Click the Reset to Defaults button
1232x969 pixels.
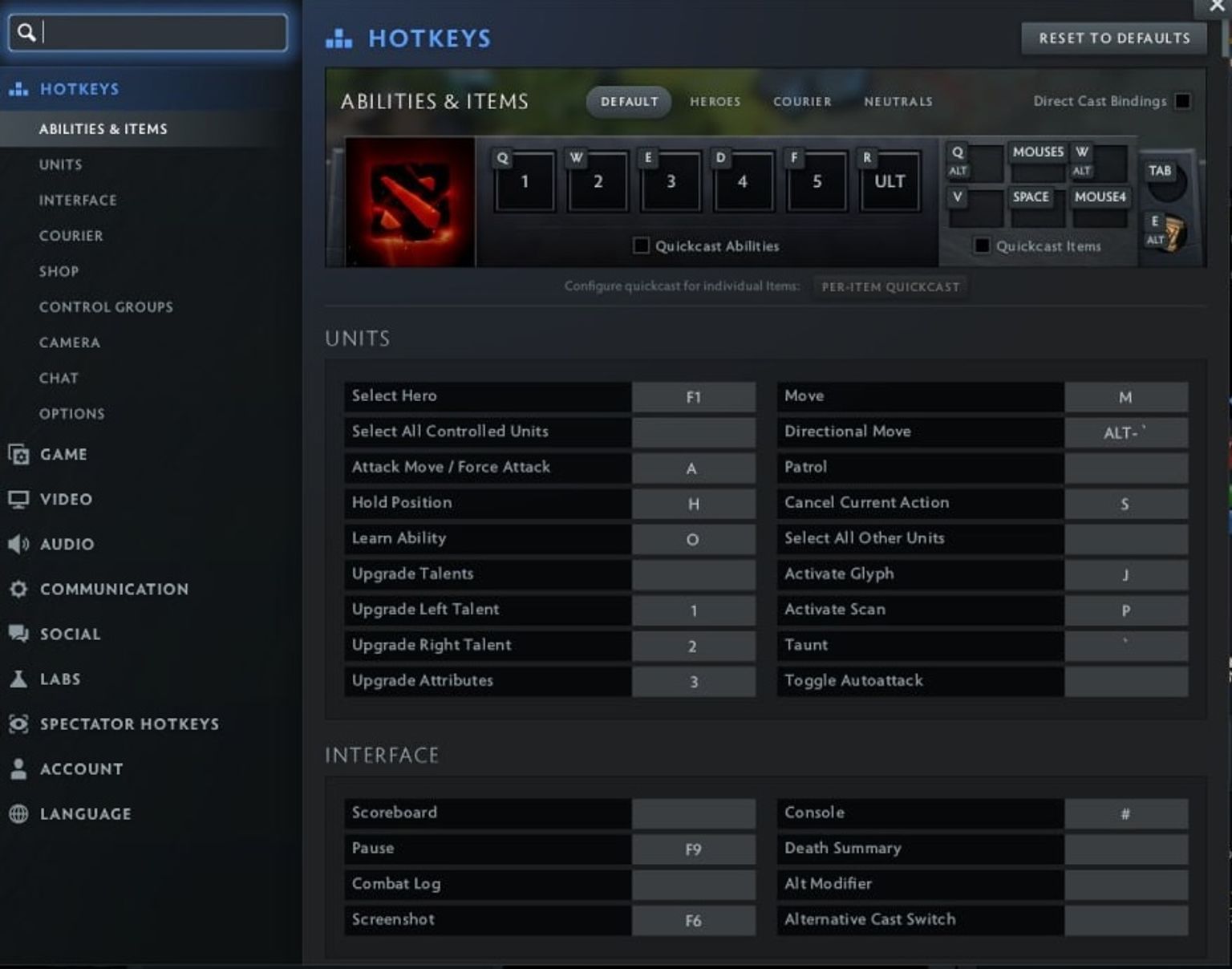point(1112,38)
